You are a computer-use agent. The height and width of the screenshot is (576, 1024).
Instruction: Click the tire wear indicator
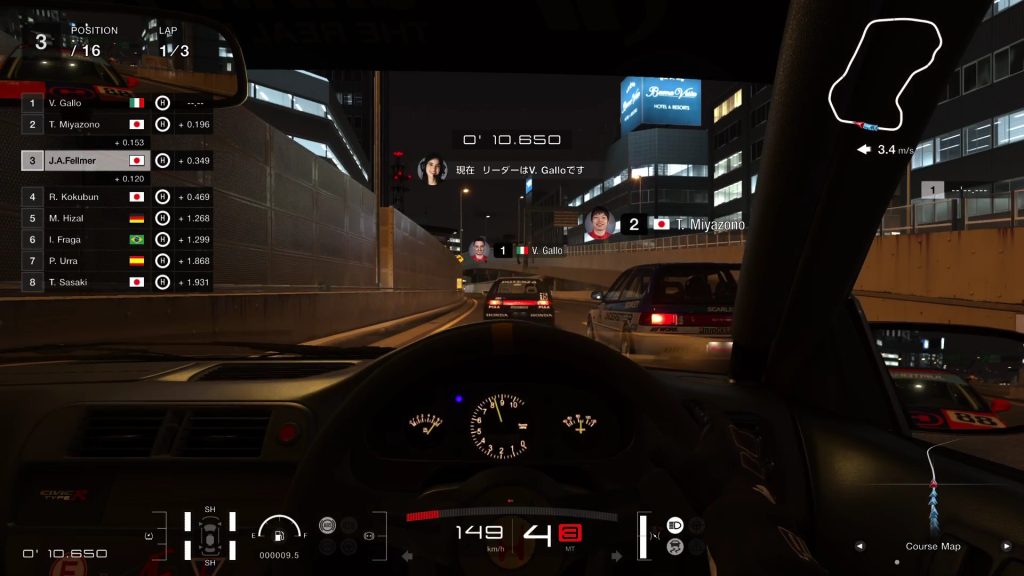210,535
